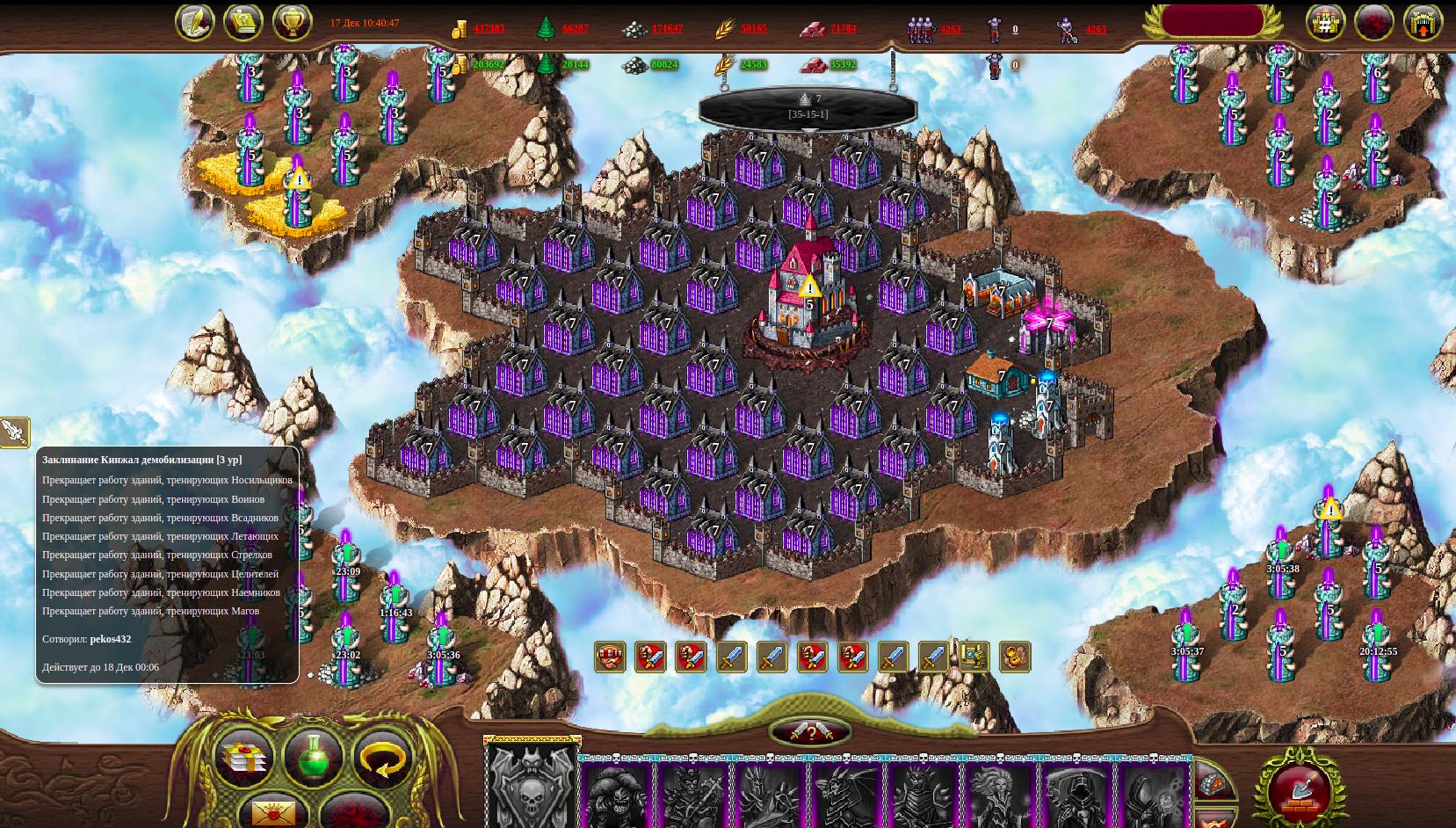The height and width of the screenshot is (828, 1456).
Task: Click the castle grid icon button
Action: [1324, 24]
